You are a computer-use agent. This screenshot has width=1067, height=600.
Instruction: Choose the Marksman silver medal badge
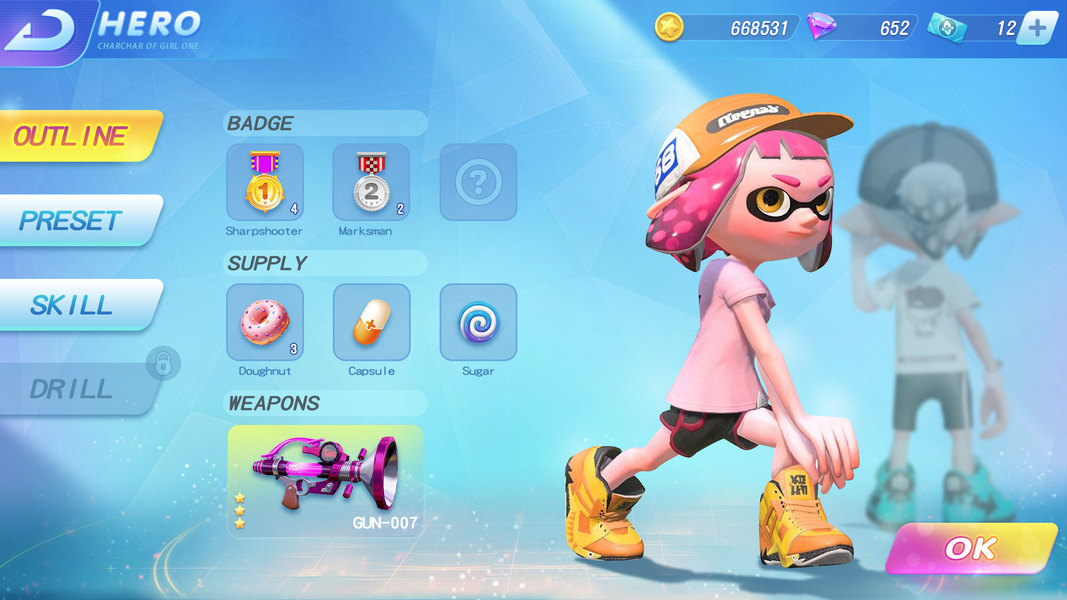coord(371,182)
